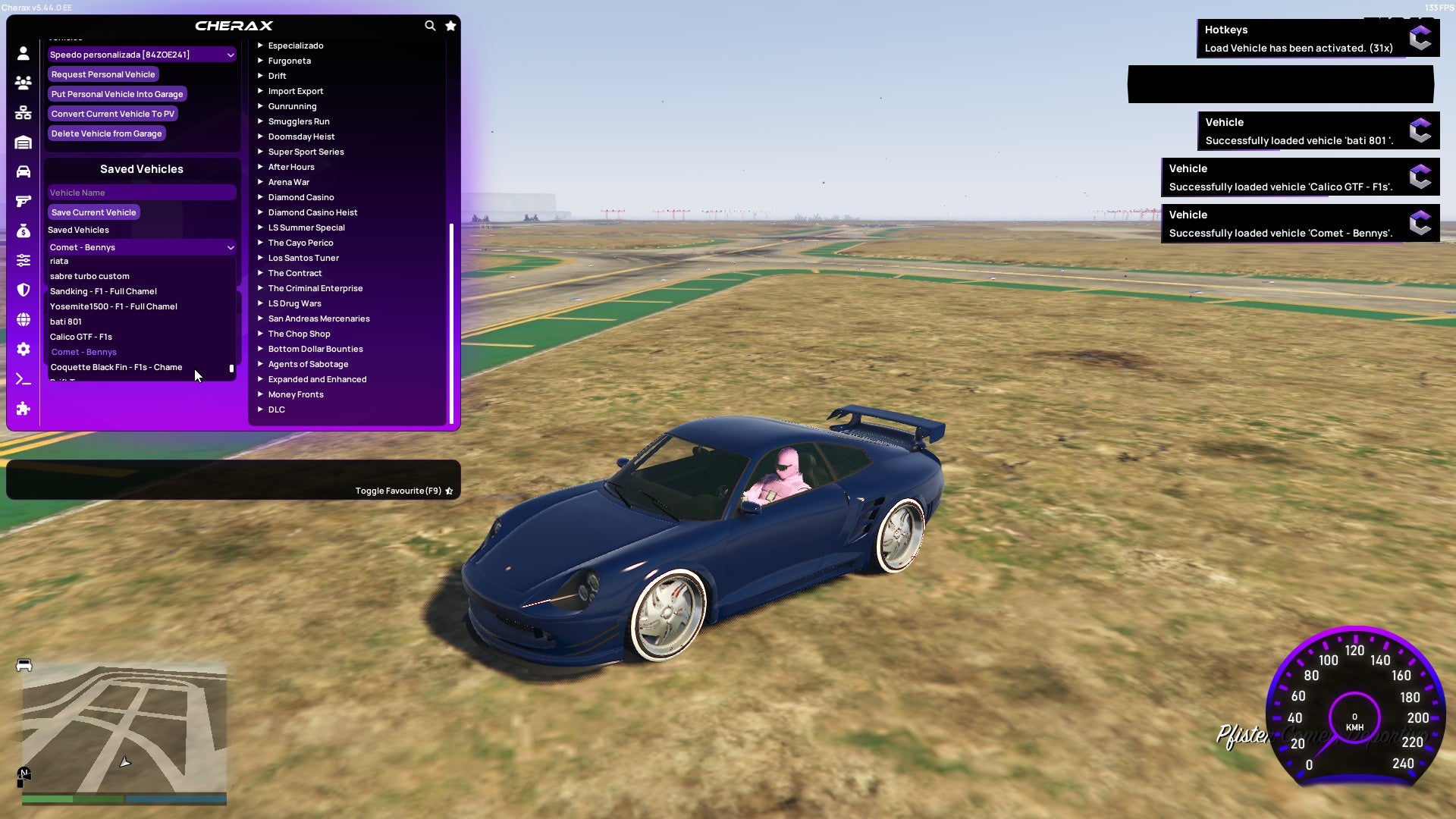Choose Diamond Casino Heist from the list
The image size is (1456, 819).
tap(313, 212)
